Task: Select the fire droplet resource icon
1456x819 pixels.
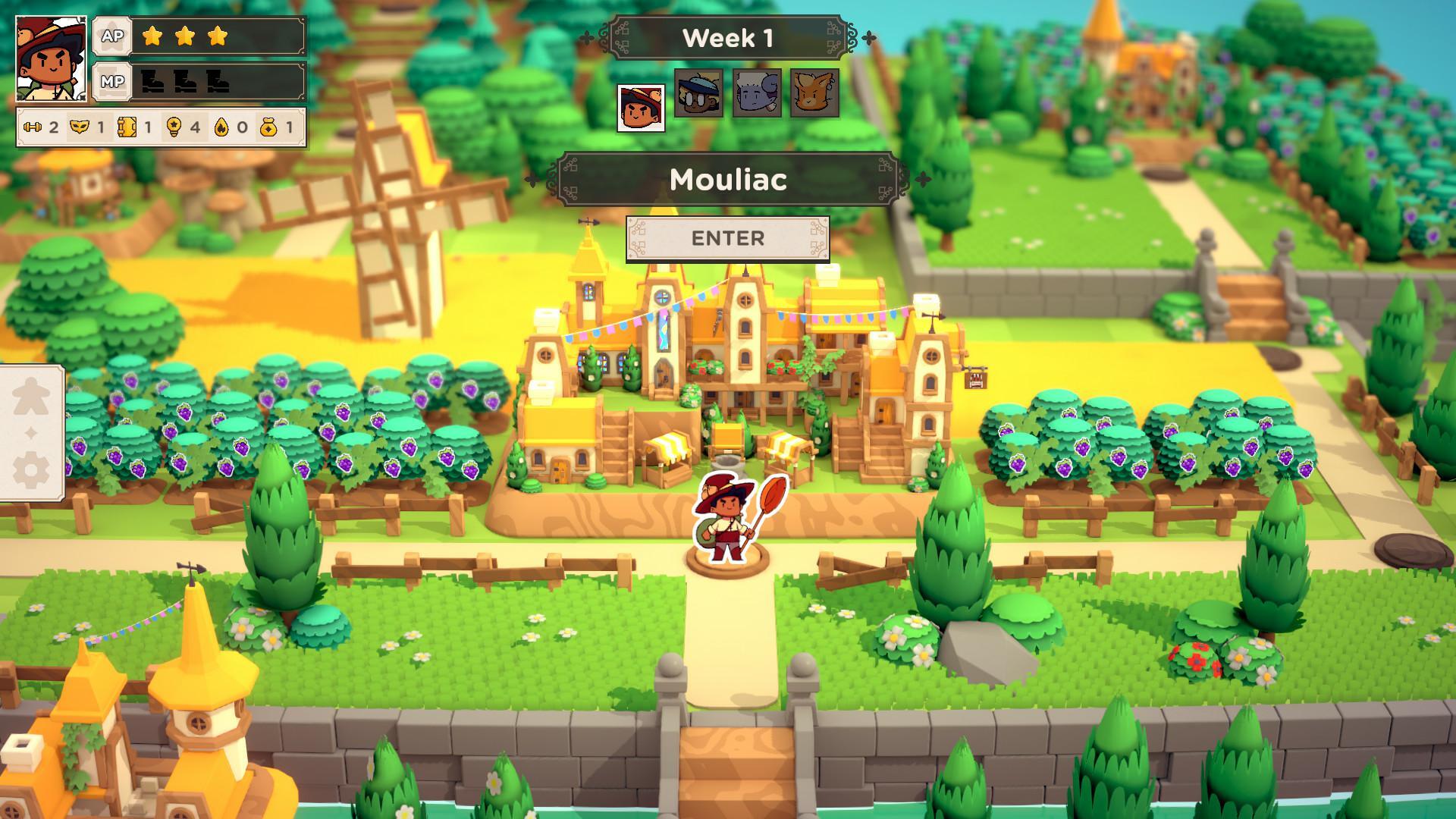Action: point(222,127)
